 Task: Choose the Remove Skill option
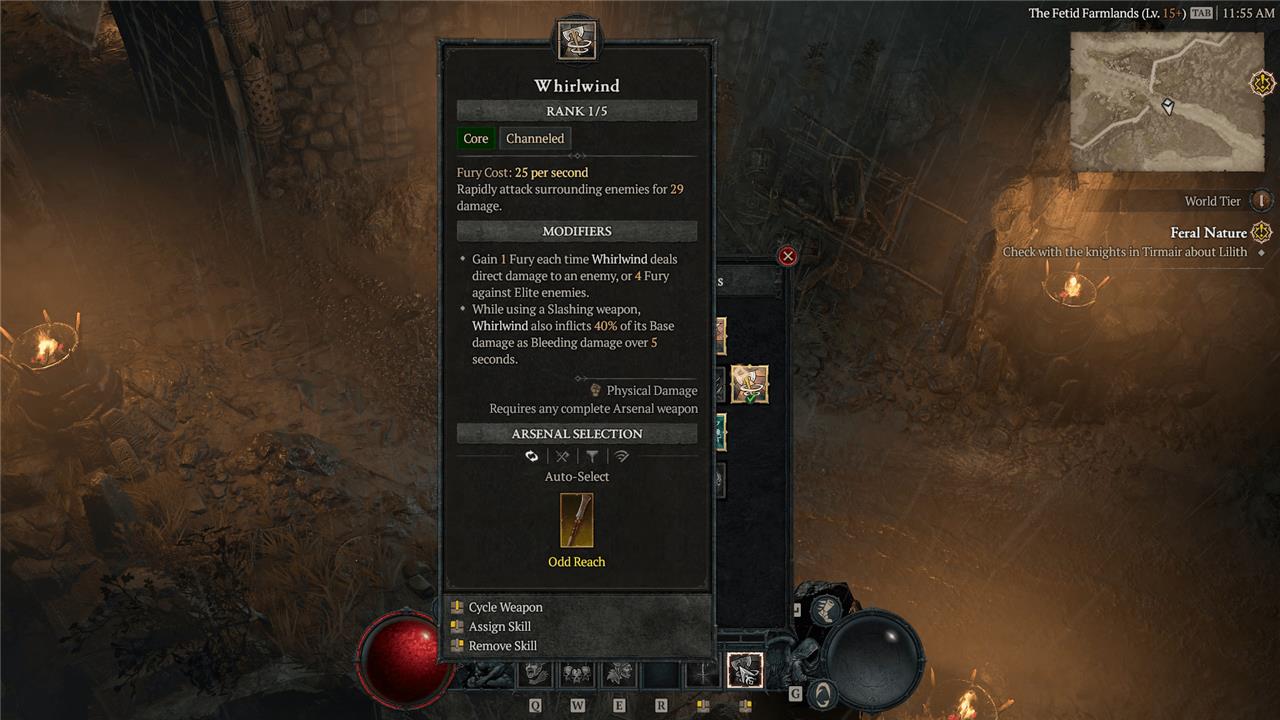(x=502, y=646)
